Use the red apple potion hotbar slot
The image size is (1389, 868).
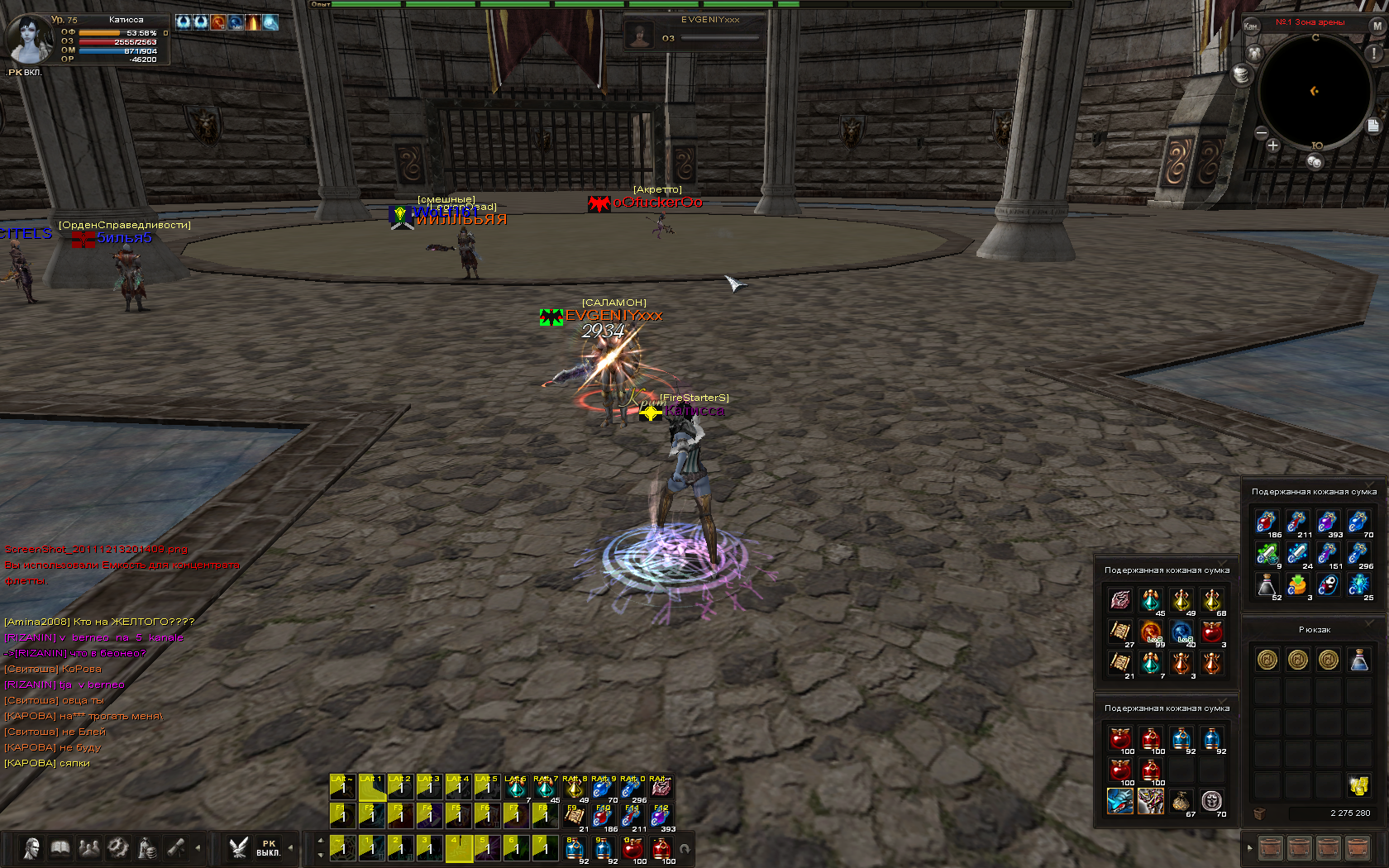[632, 849]
